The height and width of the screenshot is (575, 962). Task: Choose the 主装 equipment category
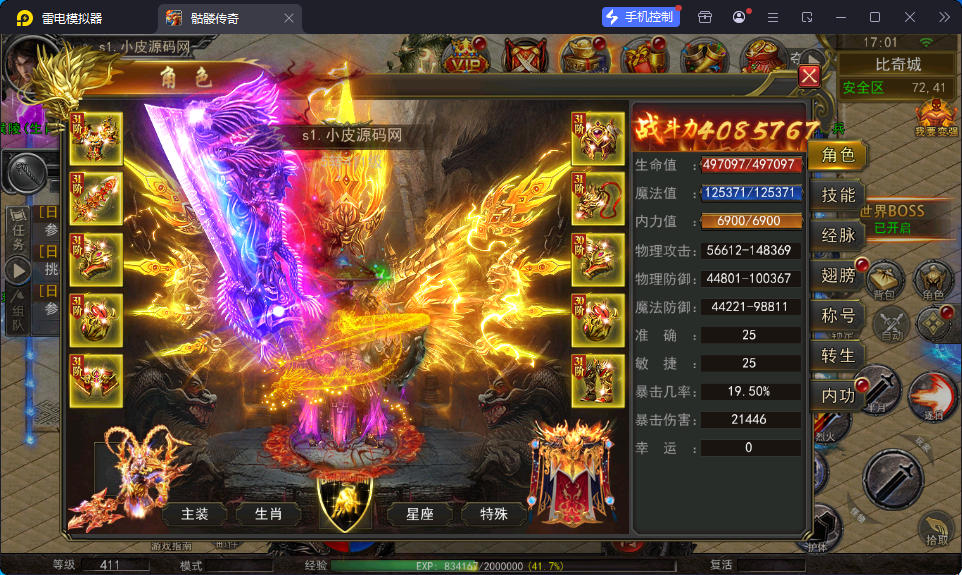(195, 514)
